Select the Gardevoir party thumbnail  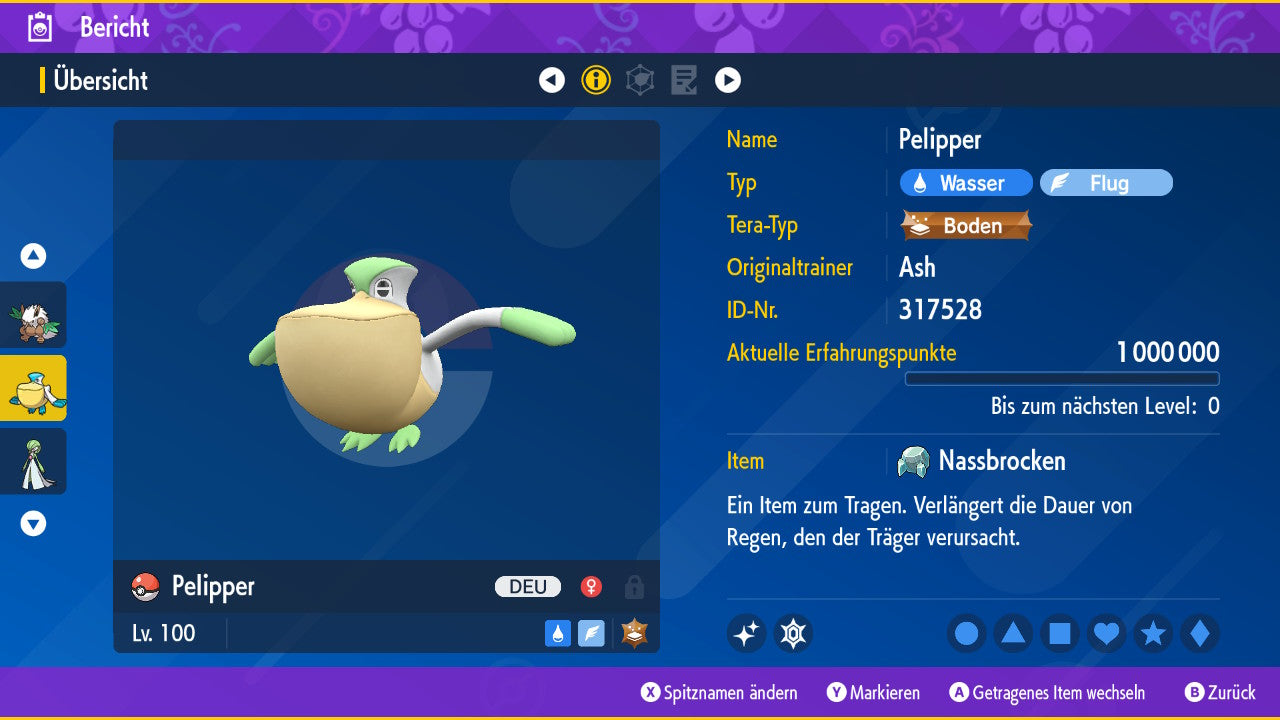coord(34,461)
